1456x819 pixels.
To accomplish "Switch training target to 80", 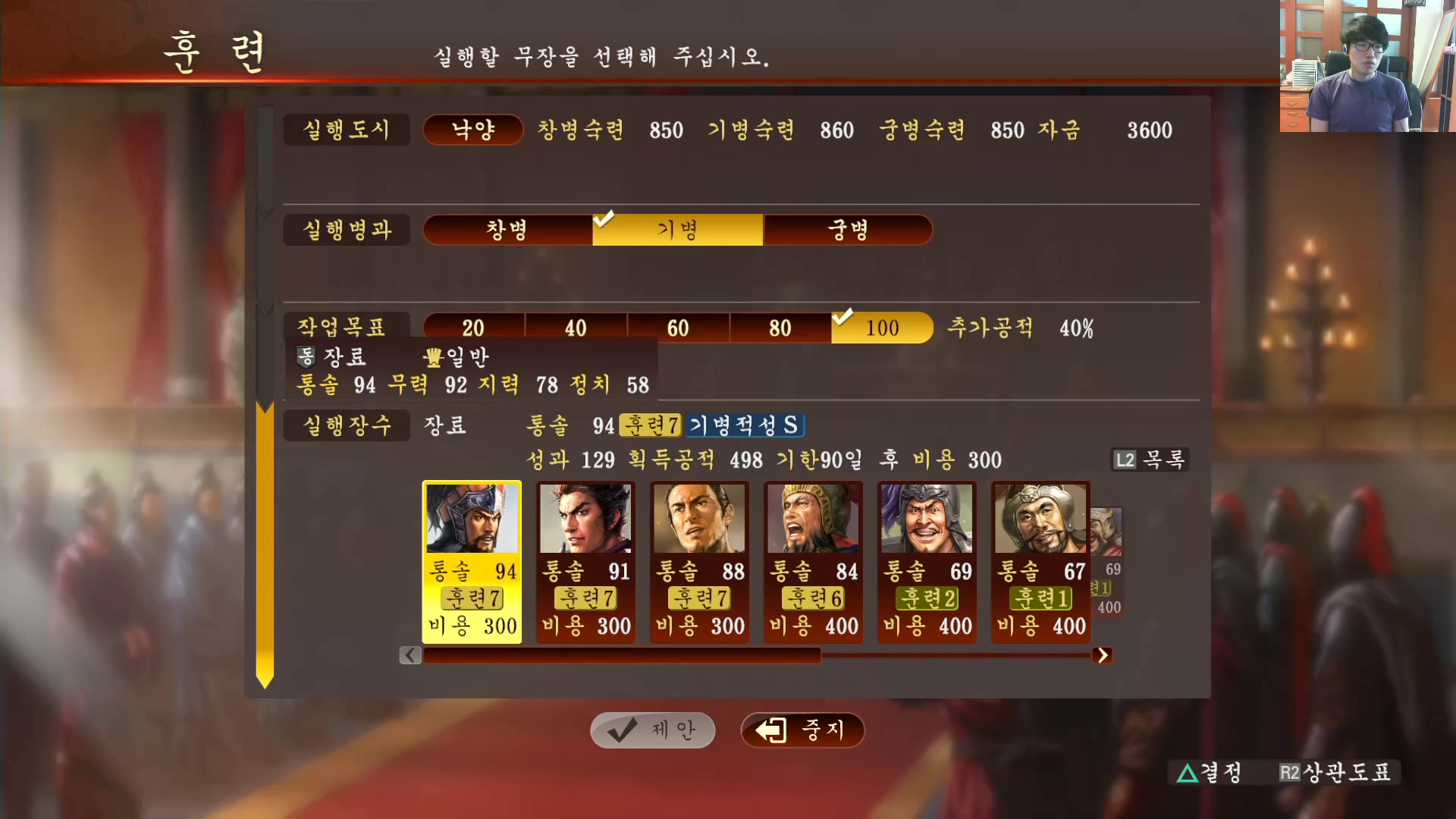I will (779, 328).
